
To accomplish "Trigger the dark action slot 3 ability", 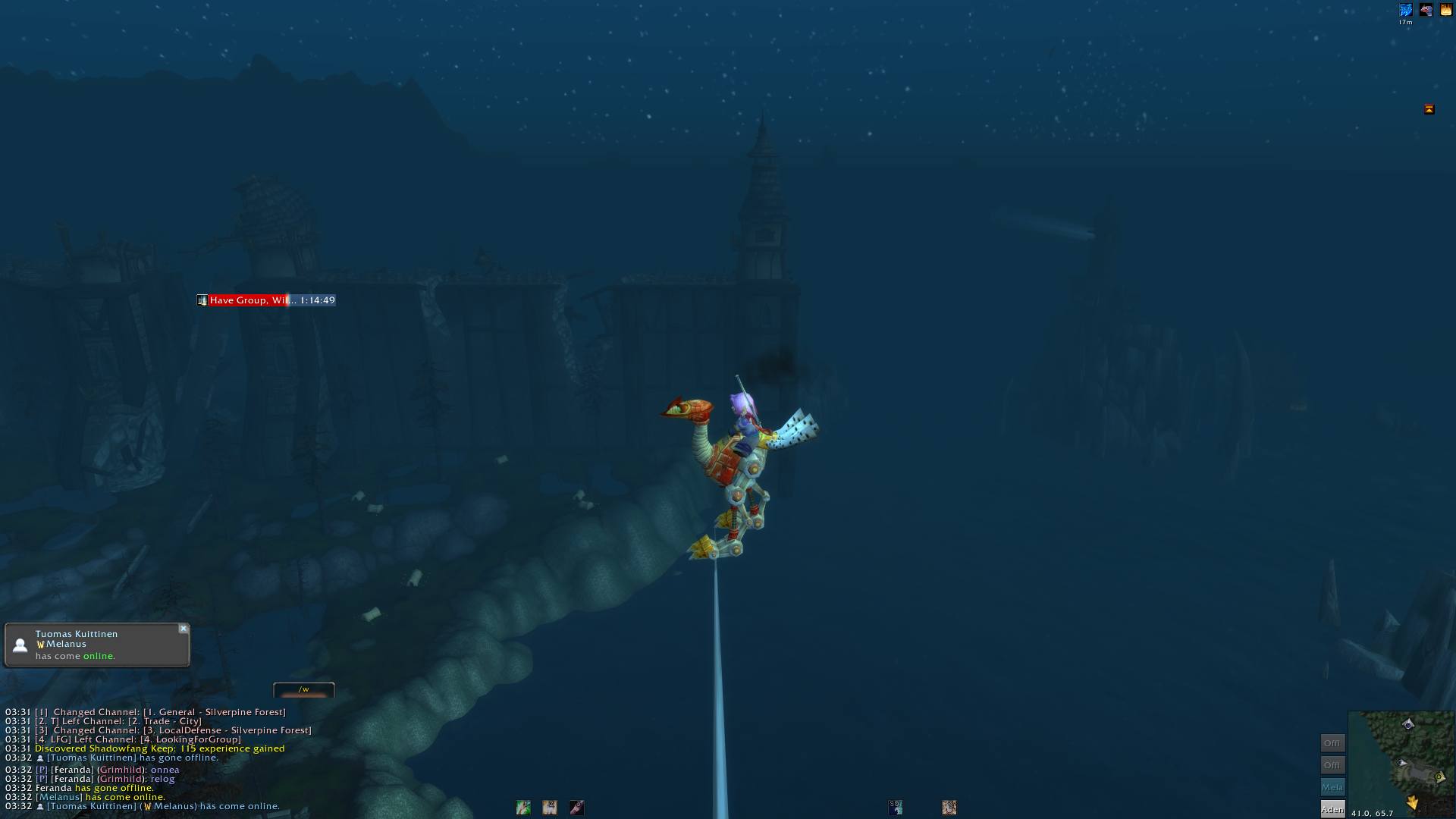I will [576, 808].
